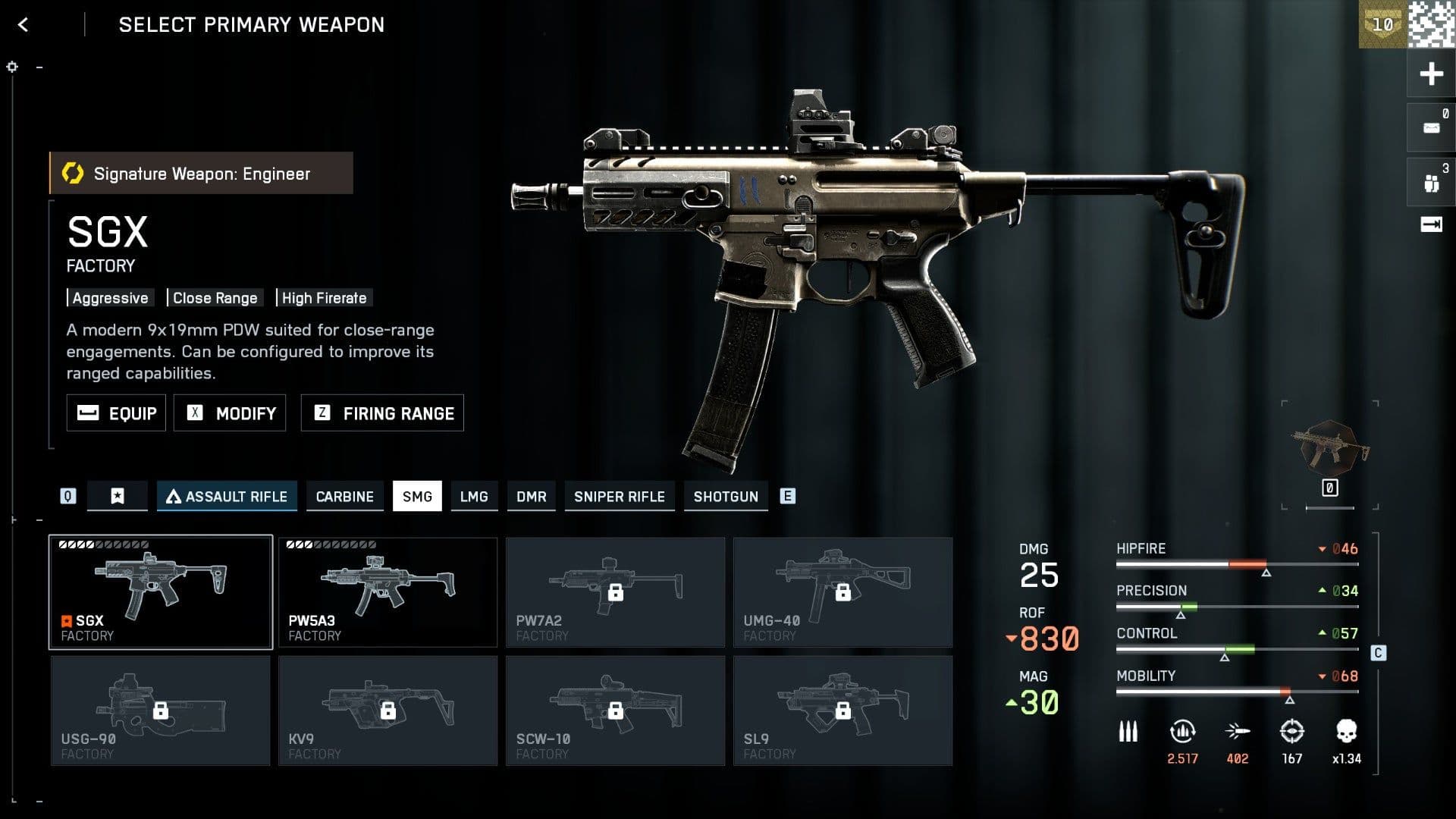This screenshot has height=819, width=1456.
Task: Toggle the High Firerate weapon trait tag
Action: point(323,297)
